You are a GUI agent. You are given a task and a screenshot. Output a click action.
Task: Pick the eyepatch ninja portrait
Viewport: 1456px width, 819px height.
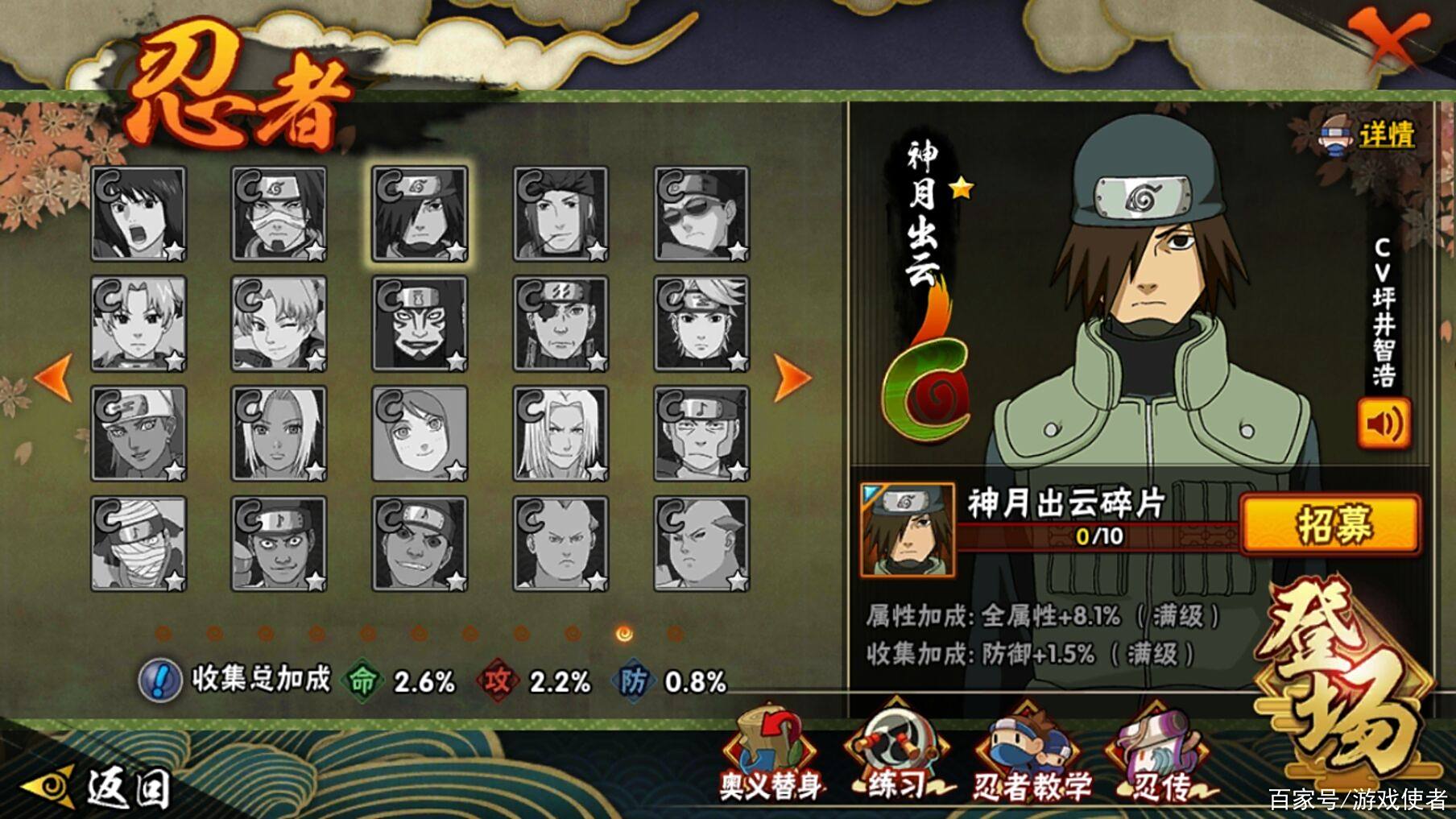560,324
